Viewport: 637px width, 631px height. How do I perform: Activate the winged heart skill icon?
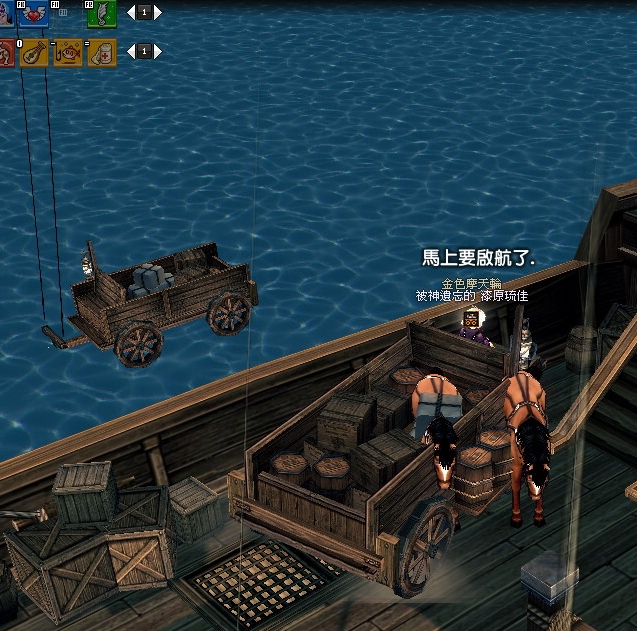32,14
